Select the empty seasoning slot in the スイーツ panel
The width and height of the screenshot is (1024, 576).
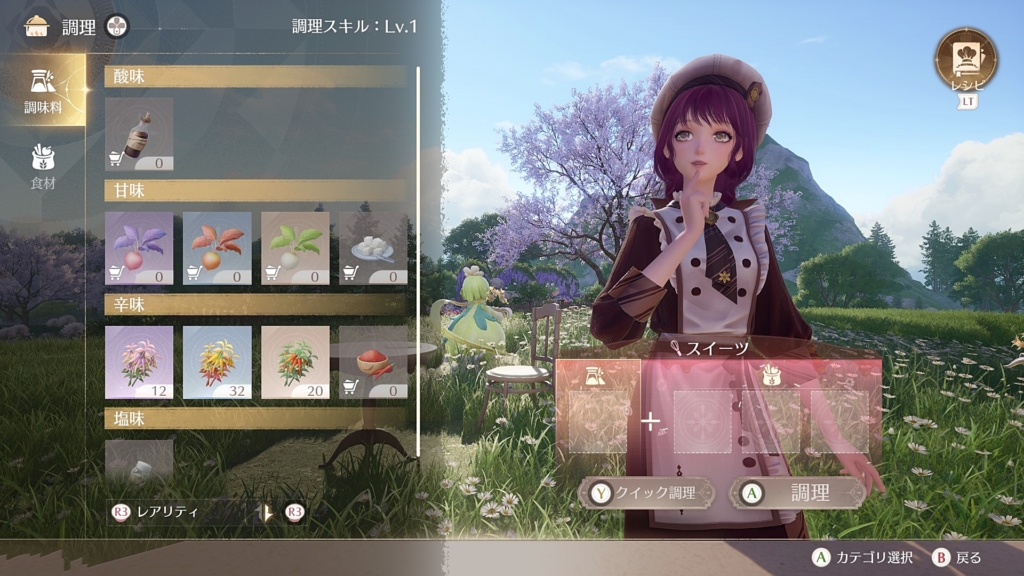[x=599, y=421]
